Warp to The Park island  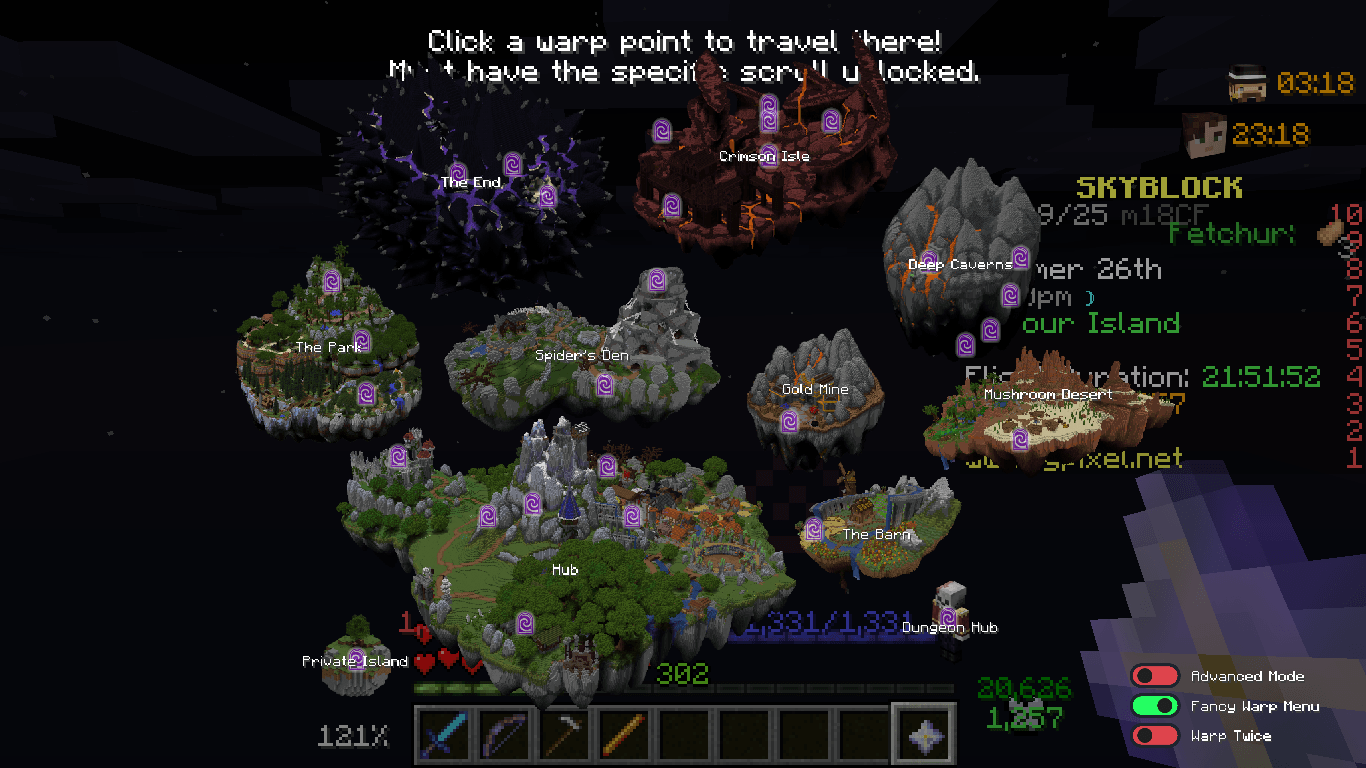[x=329, y=347]
